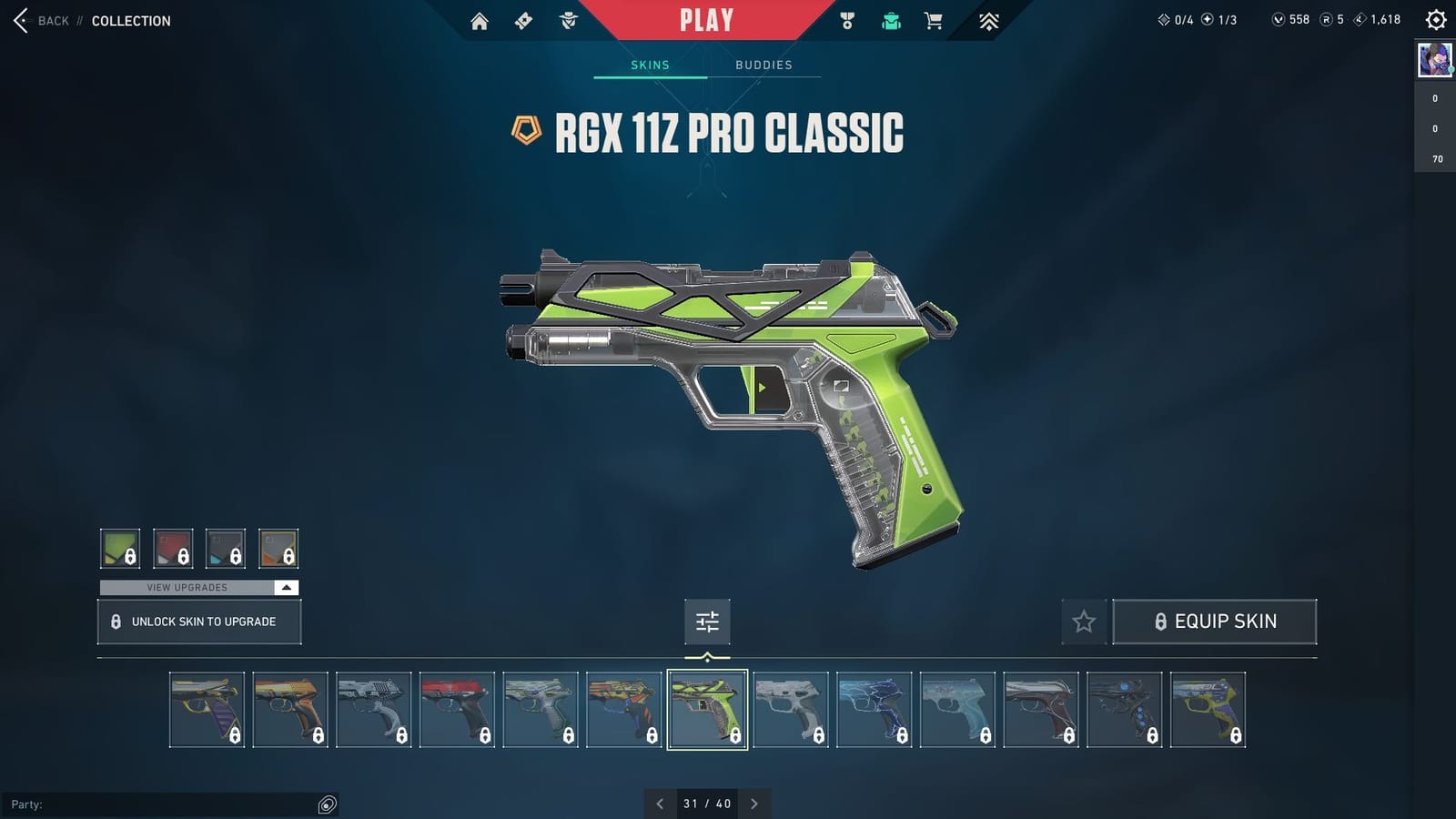The width and height of the screenshot is (1456, 819).
Task: Open the Career medal icon
Action: (x=846, y=19)
